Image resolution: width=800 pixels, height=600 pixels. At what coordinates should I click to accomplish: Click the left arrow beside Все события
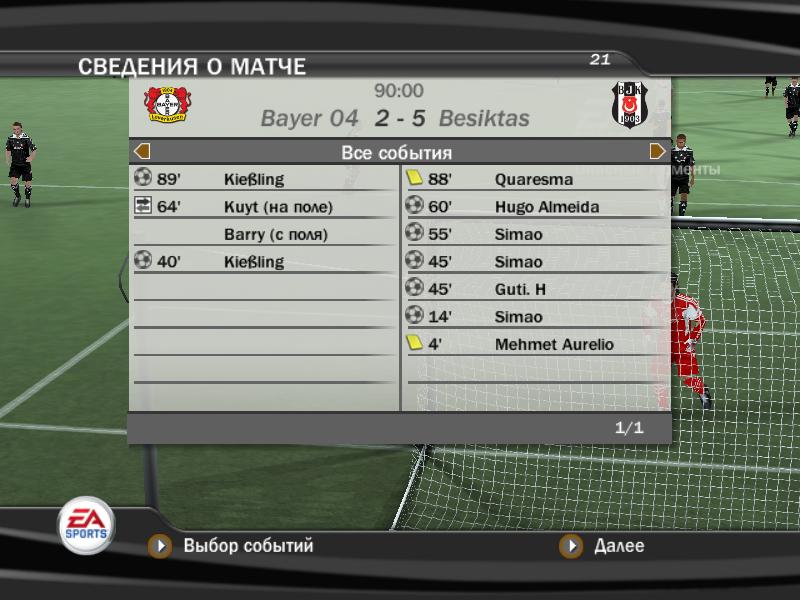pos(142,152)
